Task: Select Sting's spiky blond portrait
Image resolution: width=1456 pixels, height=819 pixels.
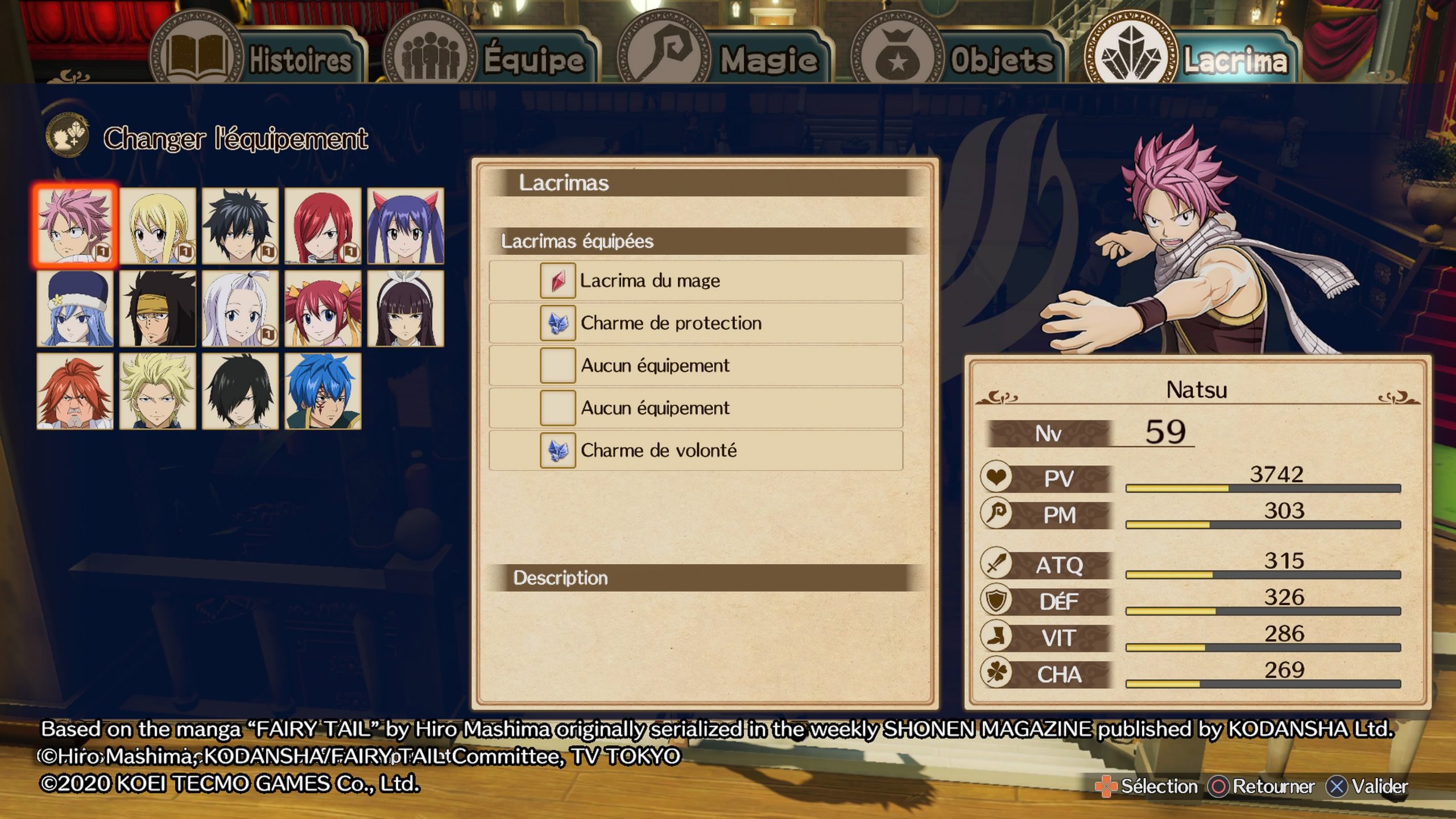Action: pyautogui.click(x=158, y=391)
